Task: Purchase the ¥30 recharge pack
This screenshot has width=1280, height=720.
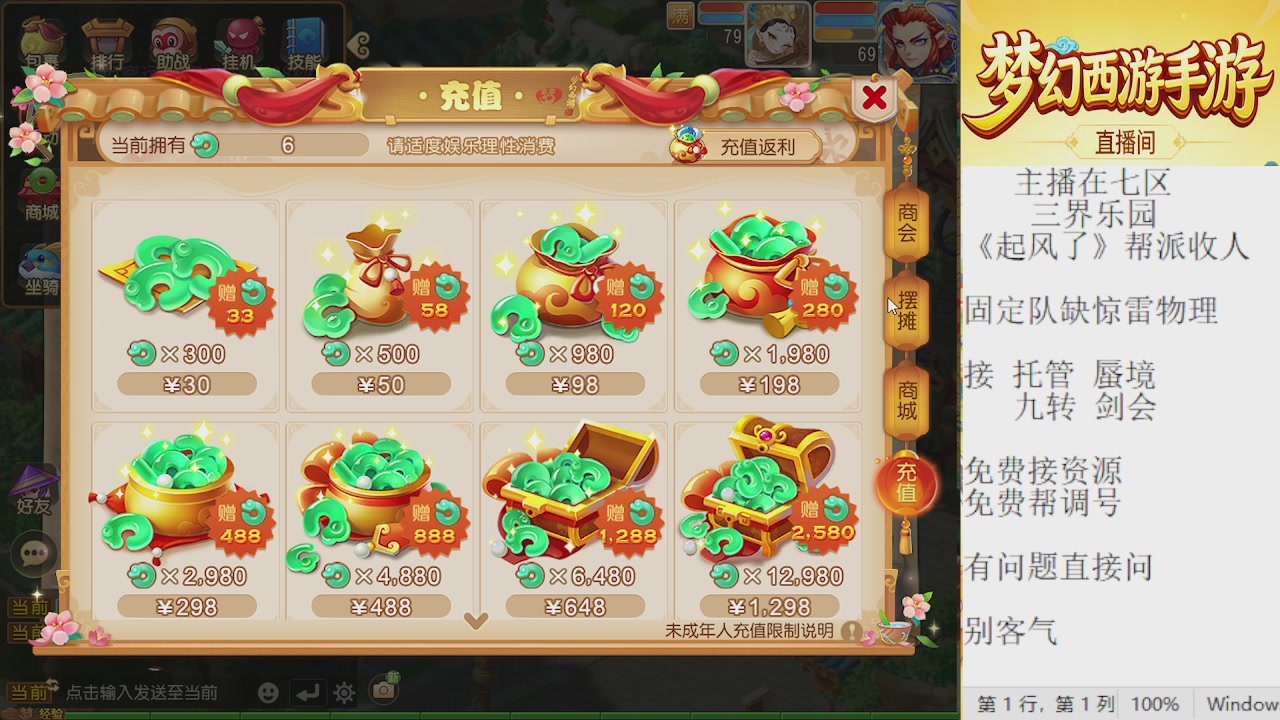Action: pyautogui.click(x=184, y=383)
